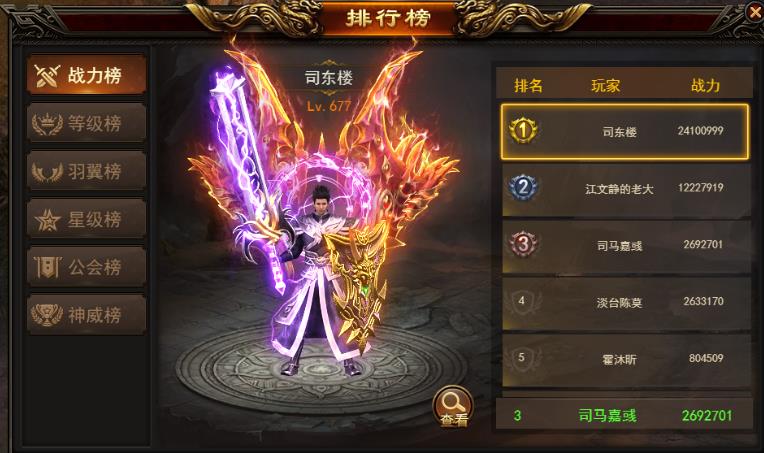The image size is (764, 453).
Task: Choose rank 3 row in the player list
Action: [624, 245]
